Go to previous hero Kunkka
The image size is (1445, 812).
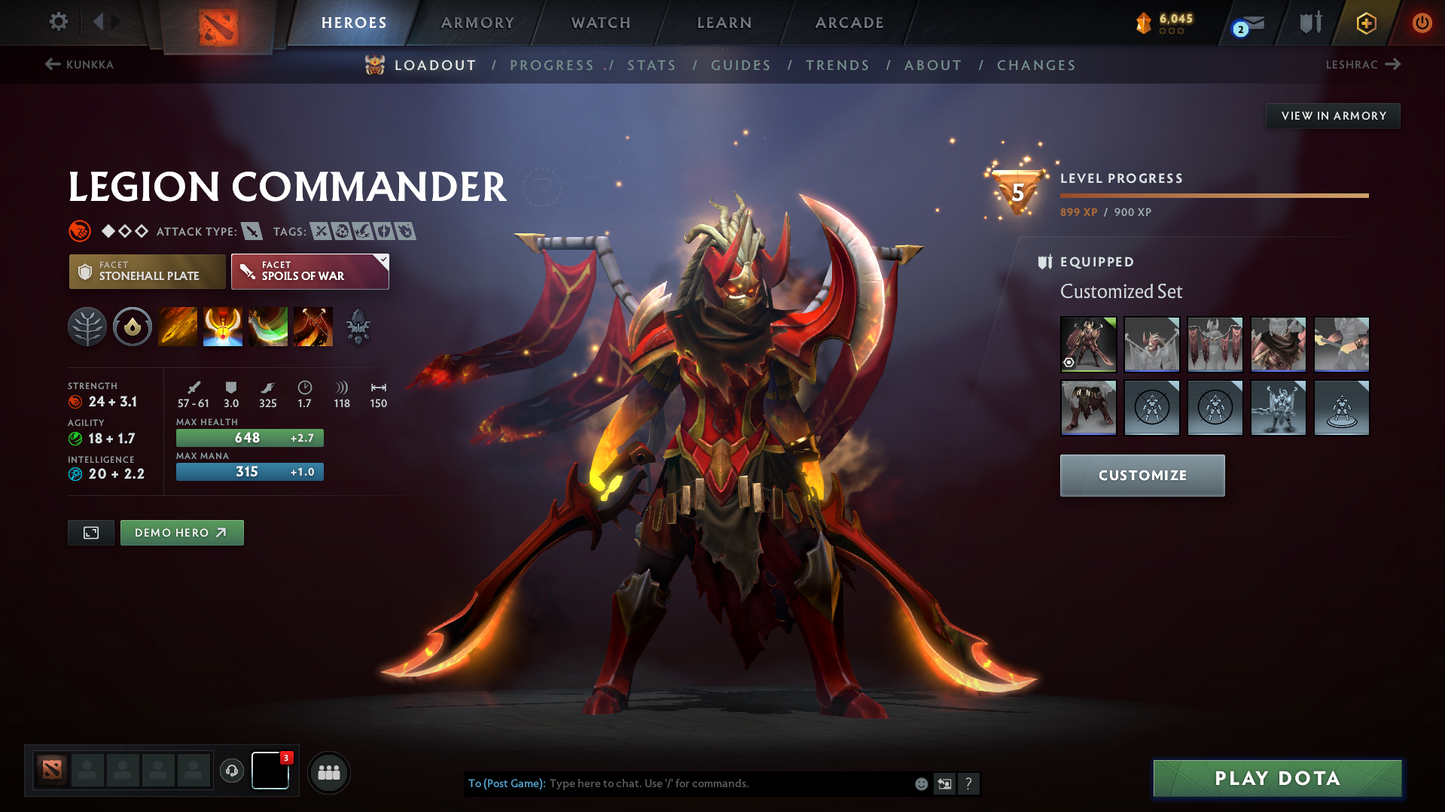point(80,65)
